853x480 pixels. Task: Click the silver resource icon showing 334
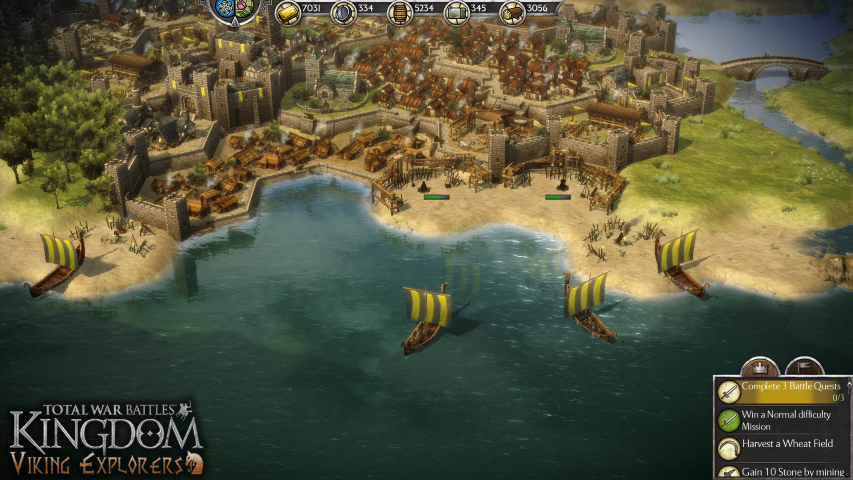(x=344, y=12)
